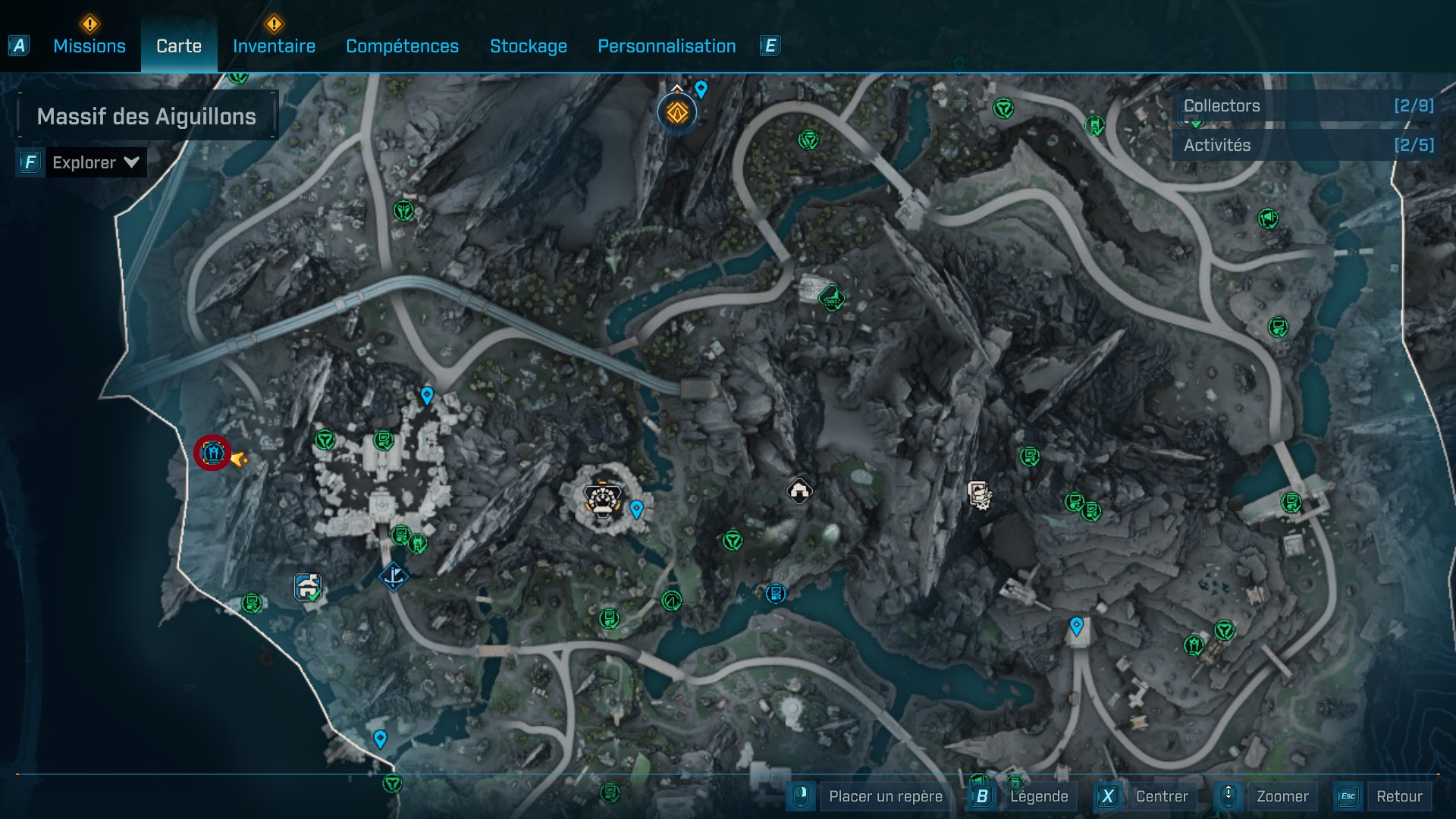The image size is (1456, 819).
Task: Click the Retour button
Action: click(x=1398, y=796)
